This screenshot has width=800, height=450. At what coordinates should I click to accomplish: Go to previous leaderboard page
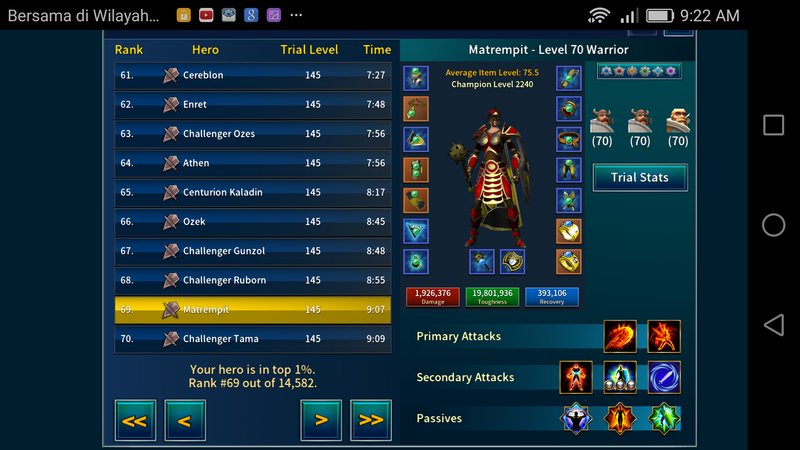pos(185,420)
